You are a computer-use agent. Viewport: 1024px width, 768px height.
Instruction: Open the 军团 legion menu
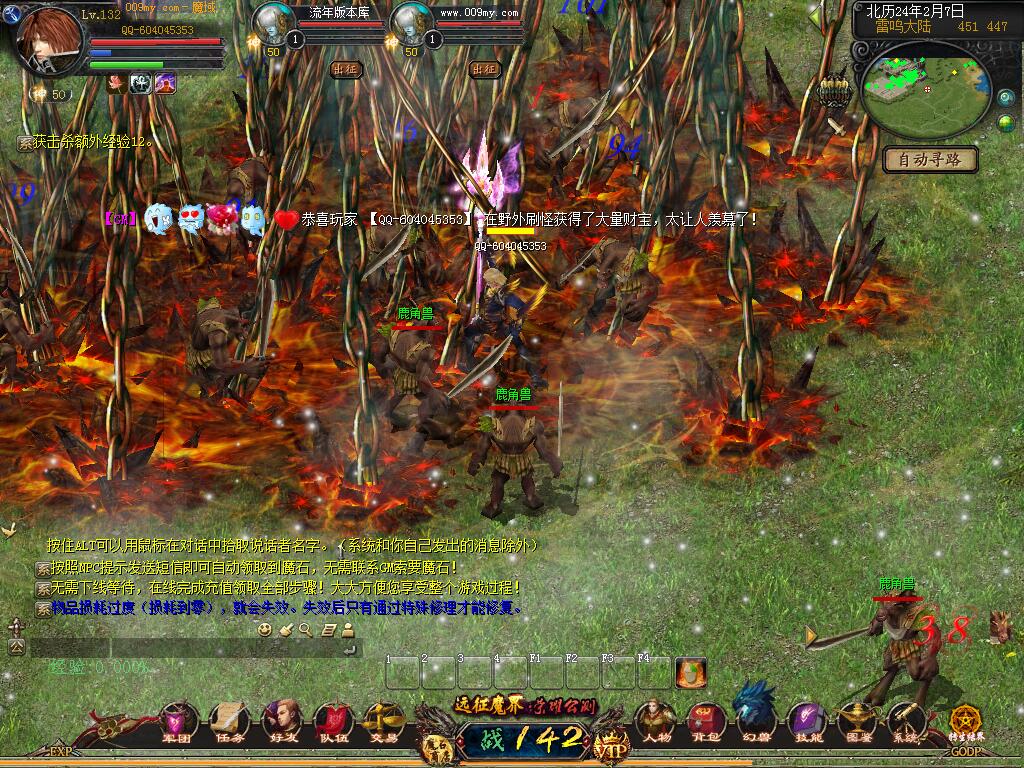tap(178, 721)
